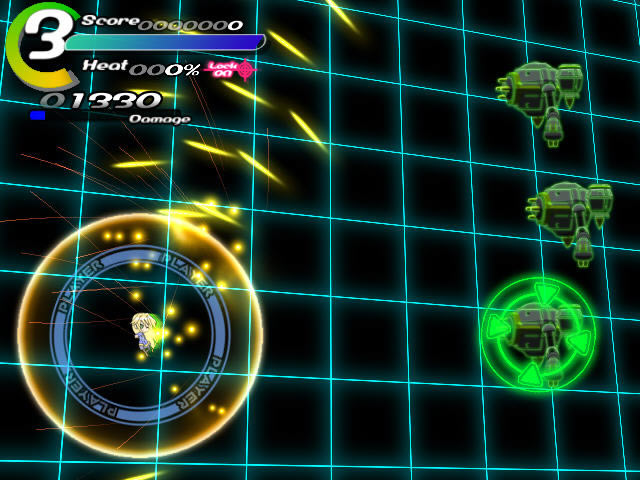The height and width of the screenshot is (480, 640).
Task: Click the pink Lock On crosshair indicator
Action: pos(244,68)
